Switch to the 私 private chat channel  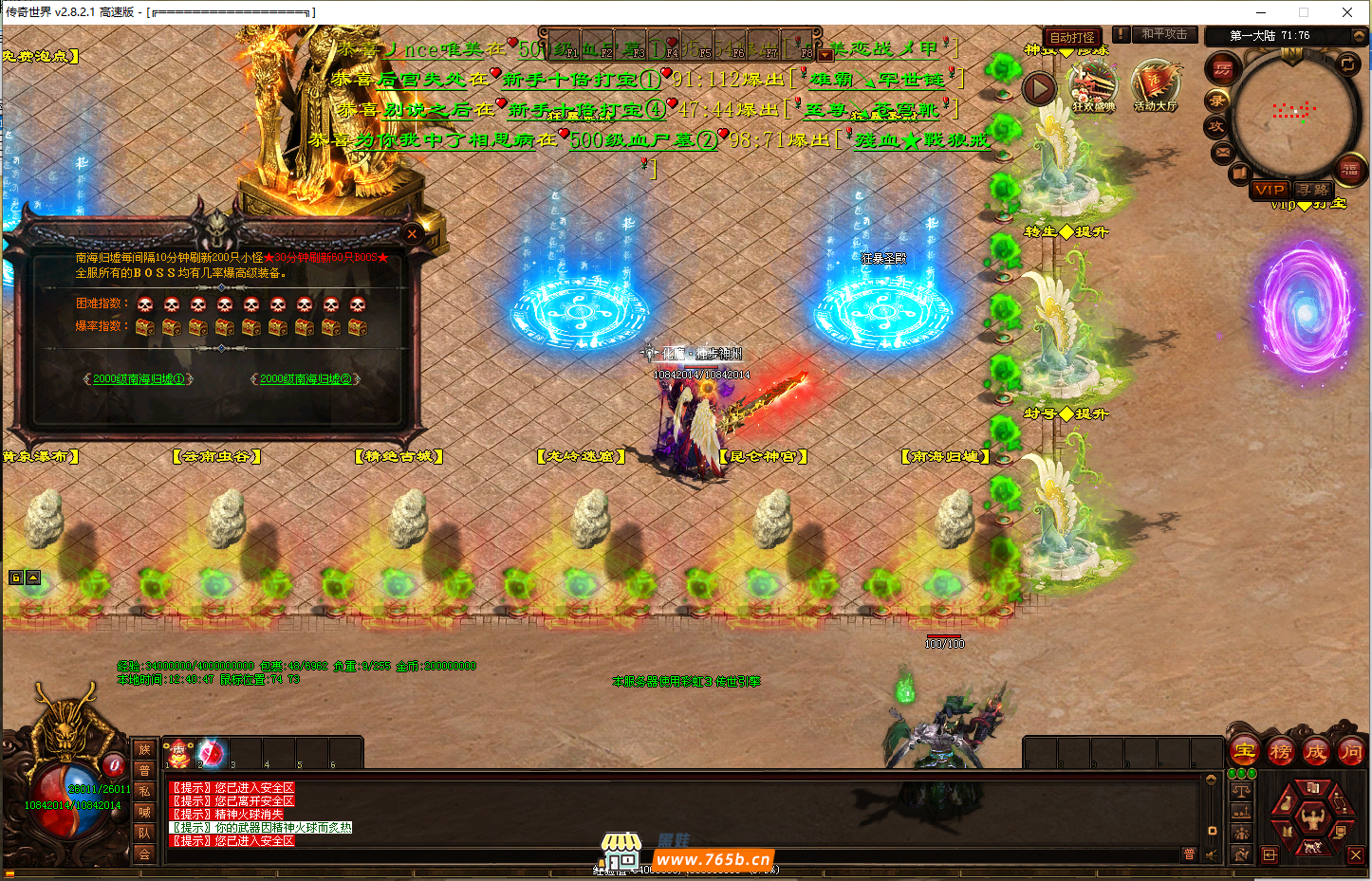click(x=144, y=791)
